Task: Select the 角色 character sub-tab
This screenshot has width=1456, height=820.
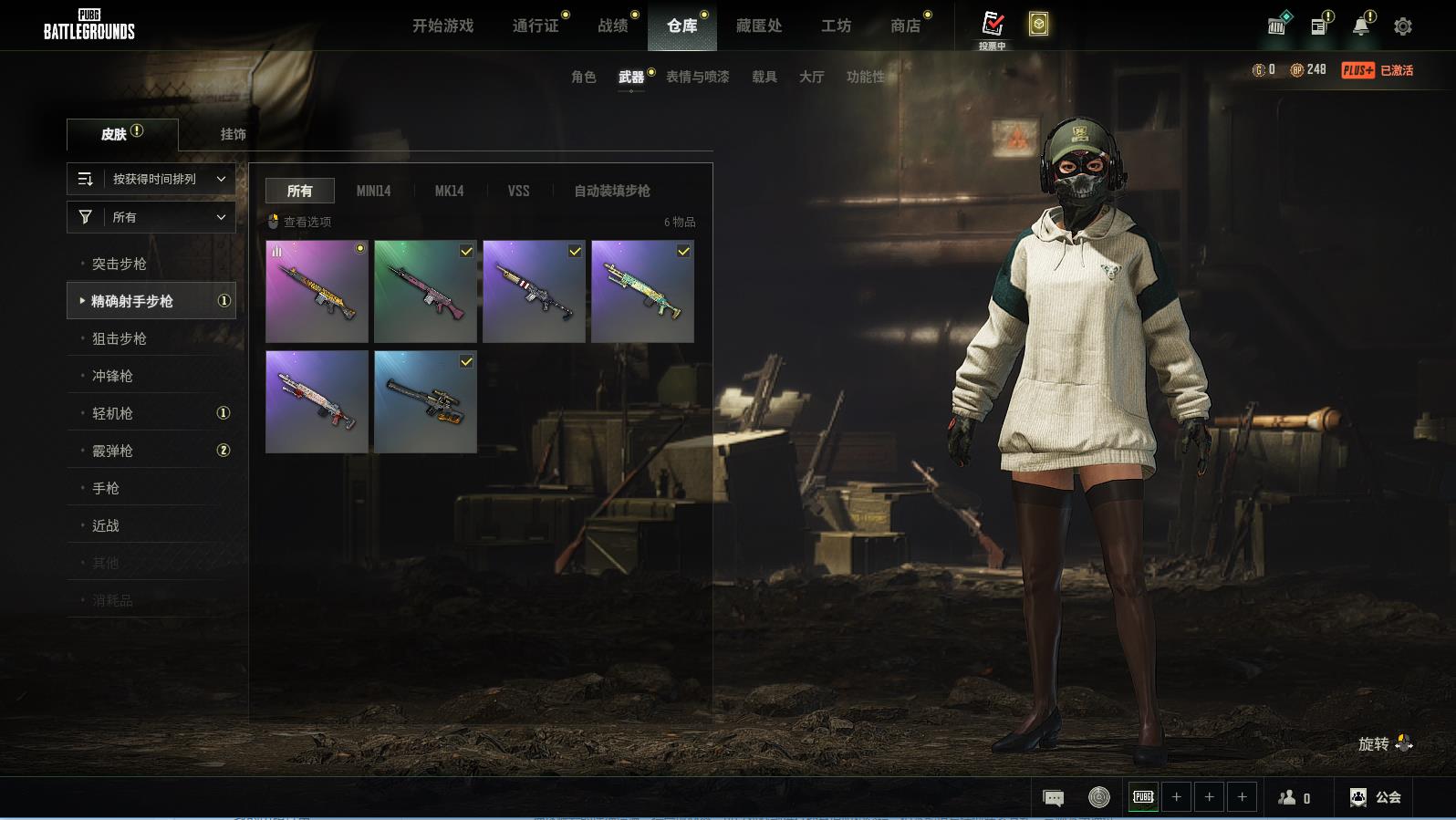Action: point(583,77)
